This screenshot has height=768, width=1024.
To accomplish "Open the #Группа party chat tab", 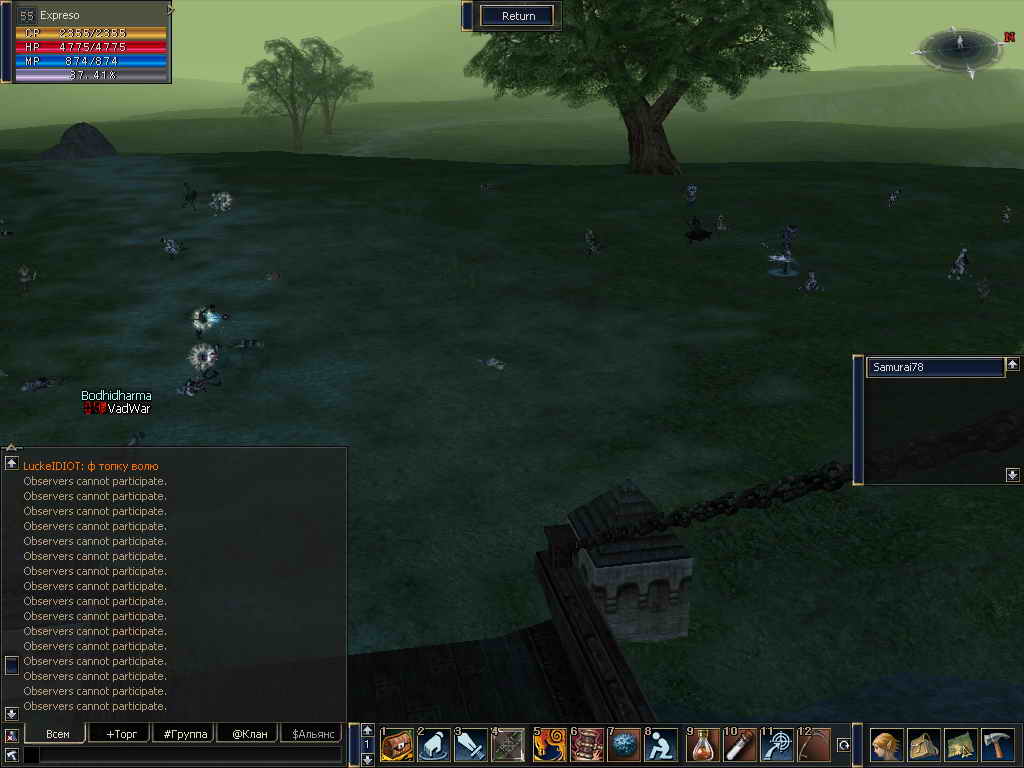I will (185, 734).
